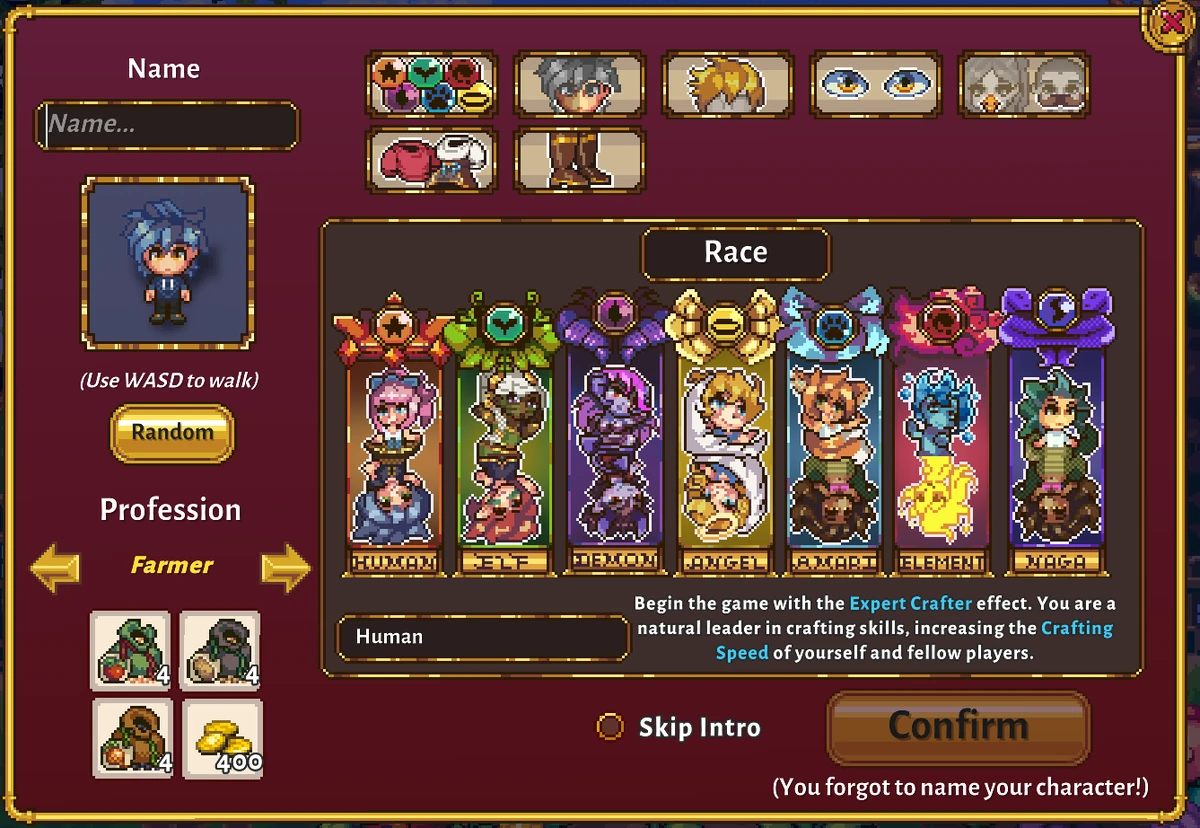Switch to the face customization tab
The height and width of the screenshot is (828, 1200).
(x=579, y=85)
